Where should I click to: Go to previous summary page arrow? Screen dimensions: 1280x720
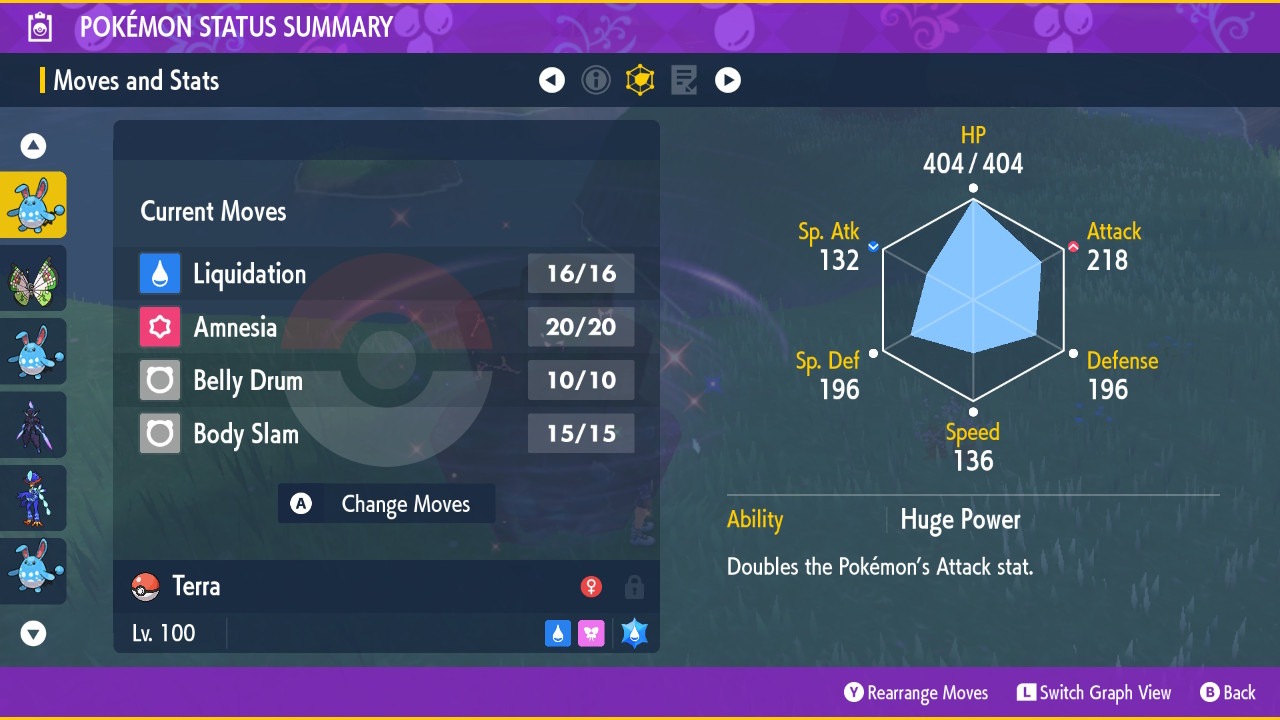(552, 80)
